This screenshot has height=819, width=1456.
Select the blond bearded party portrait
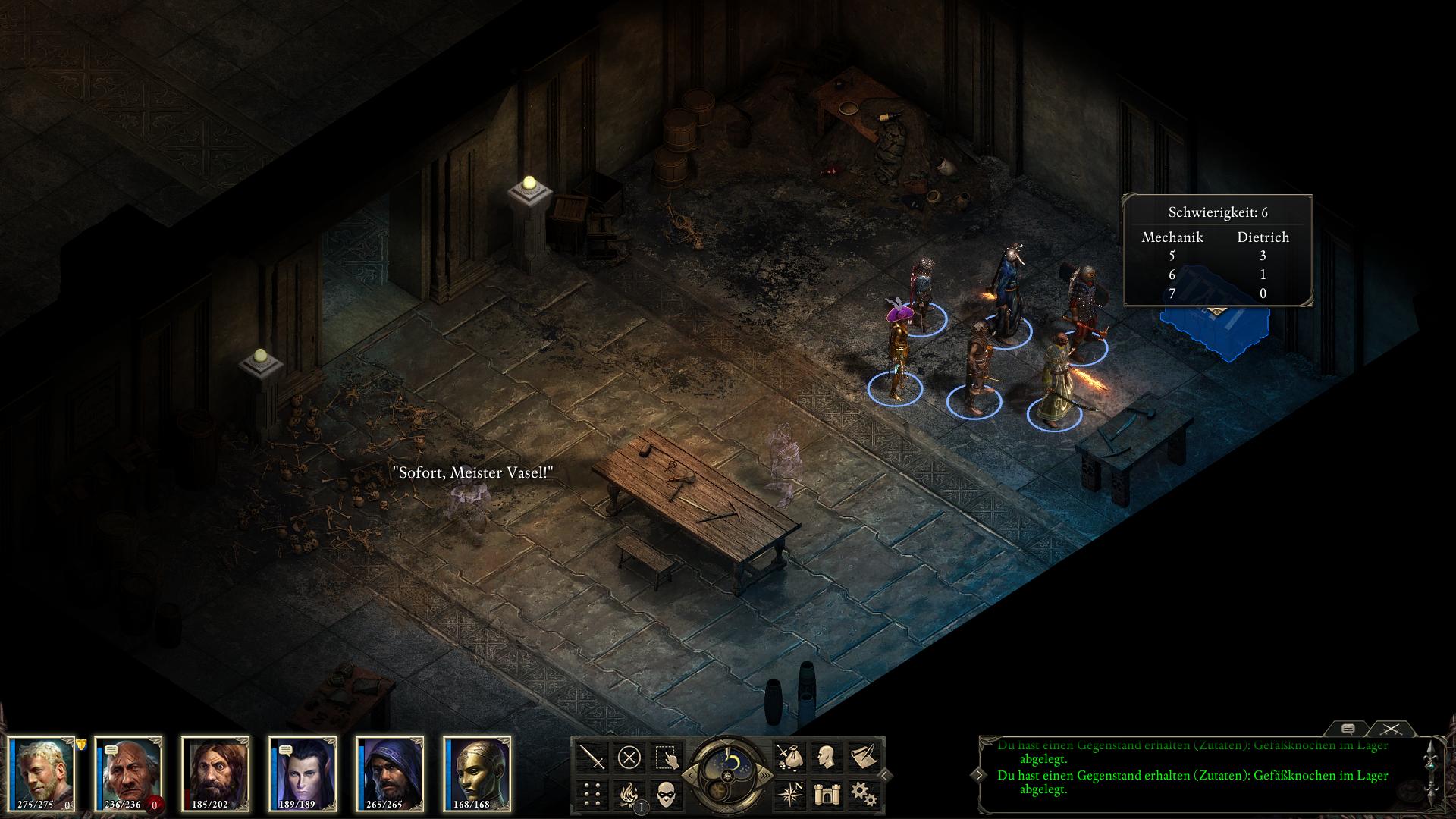pos(42,773)
